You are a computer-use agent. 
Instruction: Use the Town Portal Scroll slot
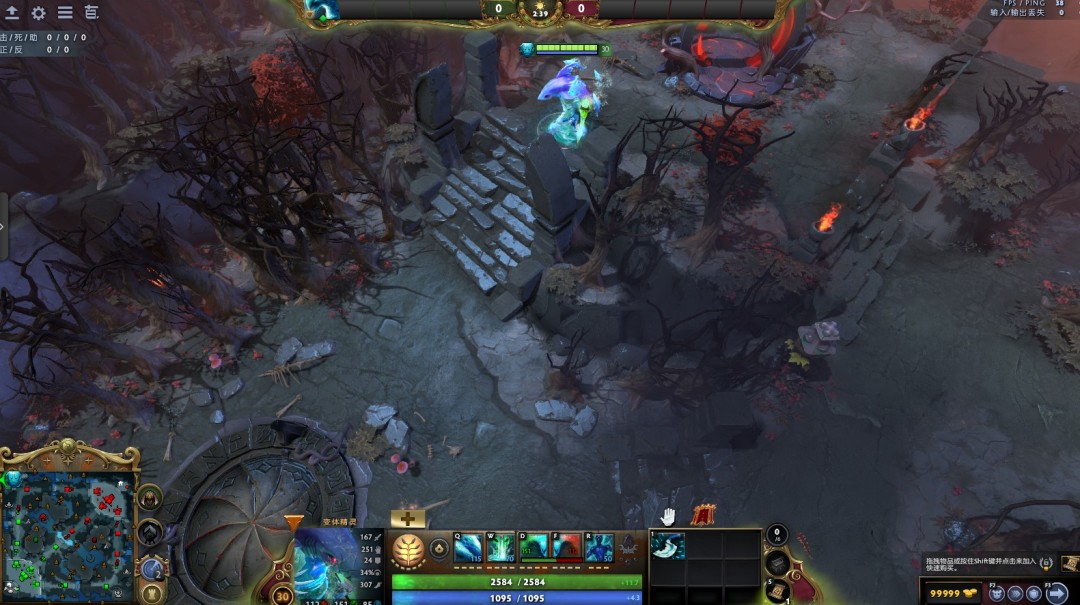[x=778, y=590]
